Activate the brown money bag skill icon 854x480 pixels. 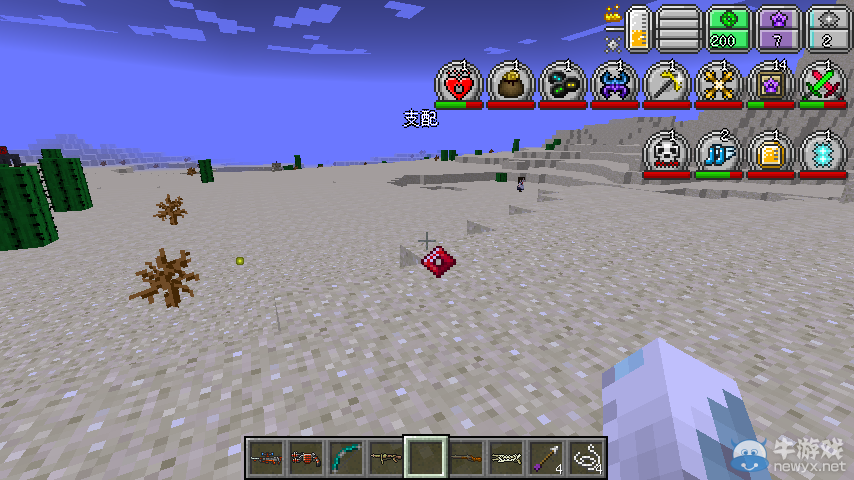tap(511, 83)
